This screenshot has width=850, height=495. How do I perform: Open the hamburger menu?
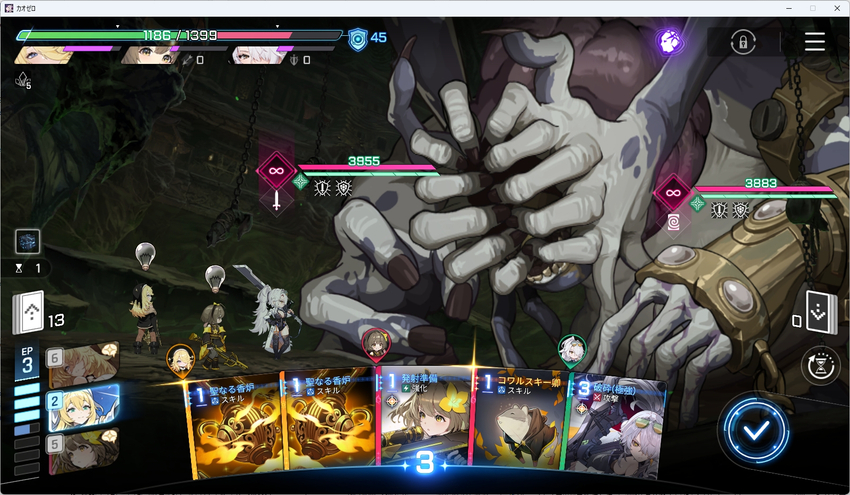pyautogui.click(x=815, y=41)
